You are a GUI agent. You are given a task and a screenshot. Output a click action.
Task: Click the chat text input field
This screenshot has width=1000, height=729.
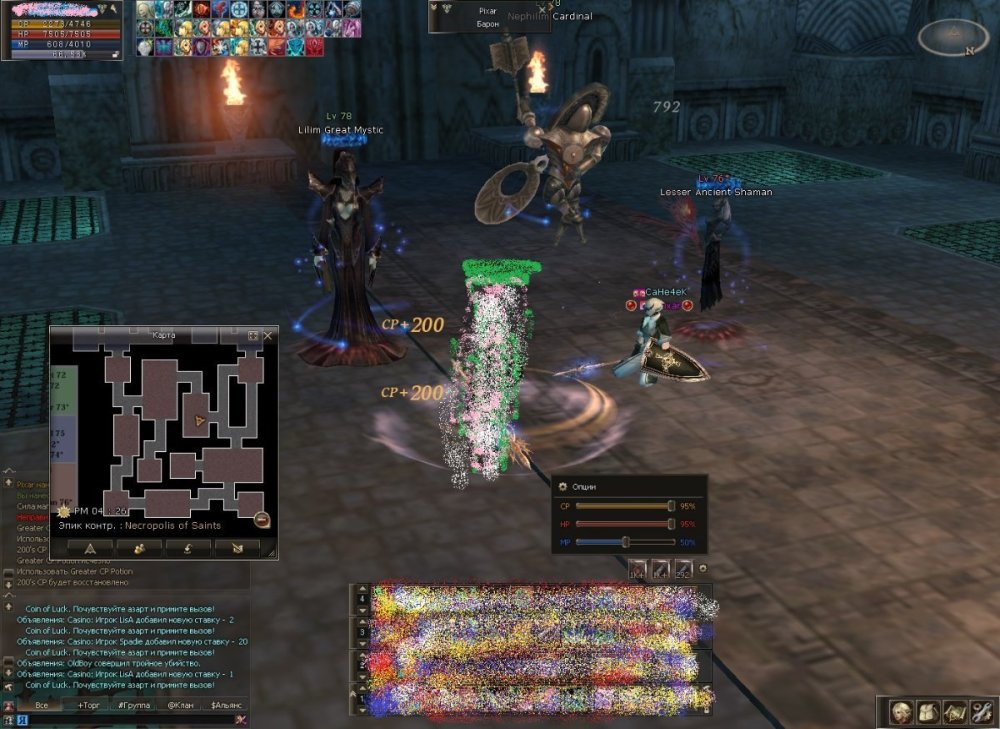[x=120, y=719]
